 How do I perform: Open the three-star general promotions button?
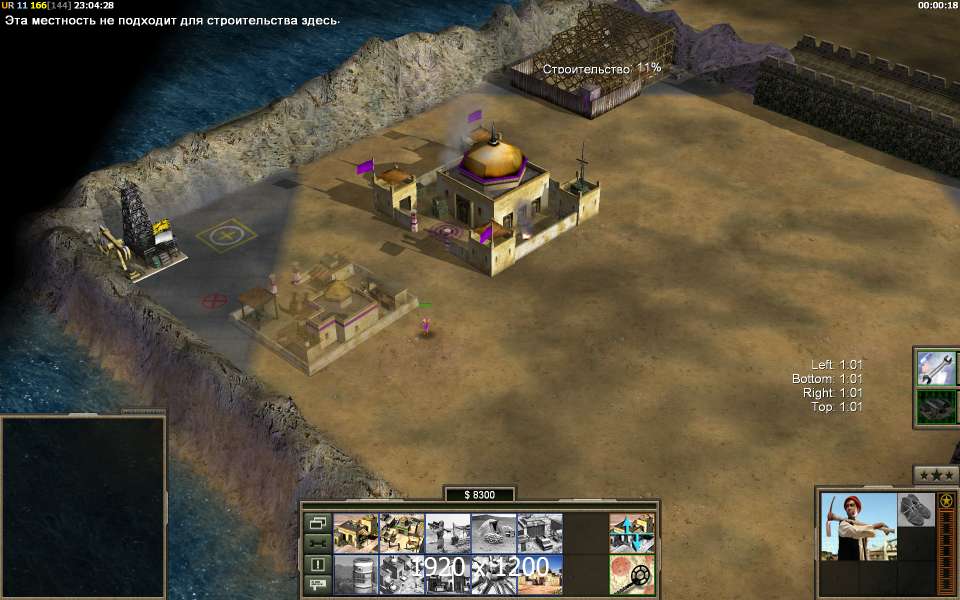(x=936, y=474)
